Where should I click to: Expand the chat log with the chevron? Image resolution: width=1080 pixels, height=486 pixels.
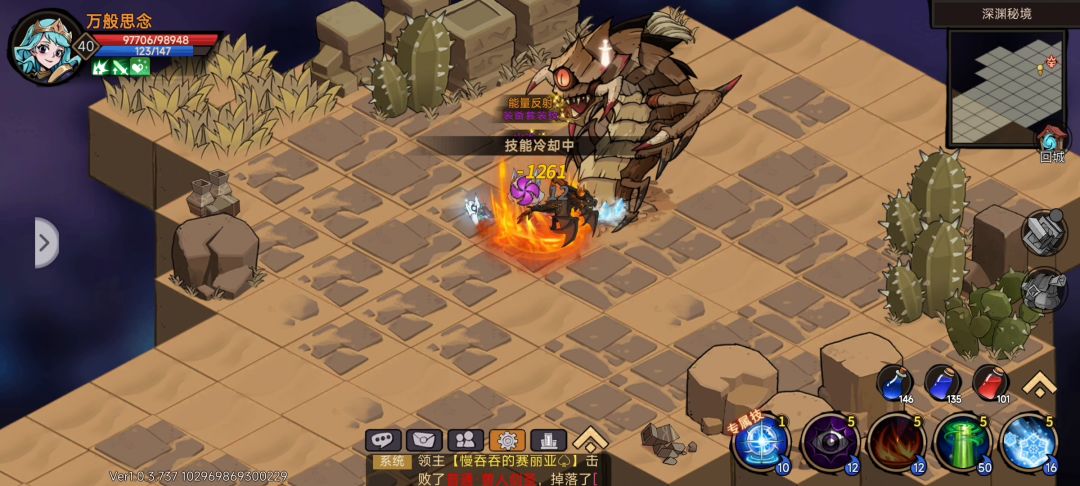590,439
